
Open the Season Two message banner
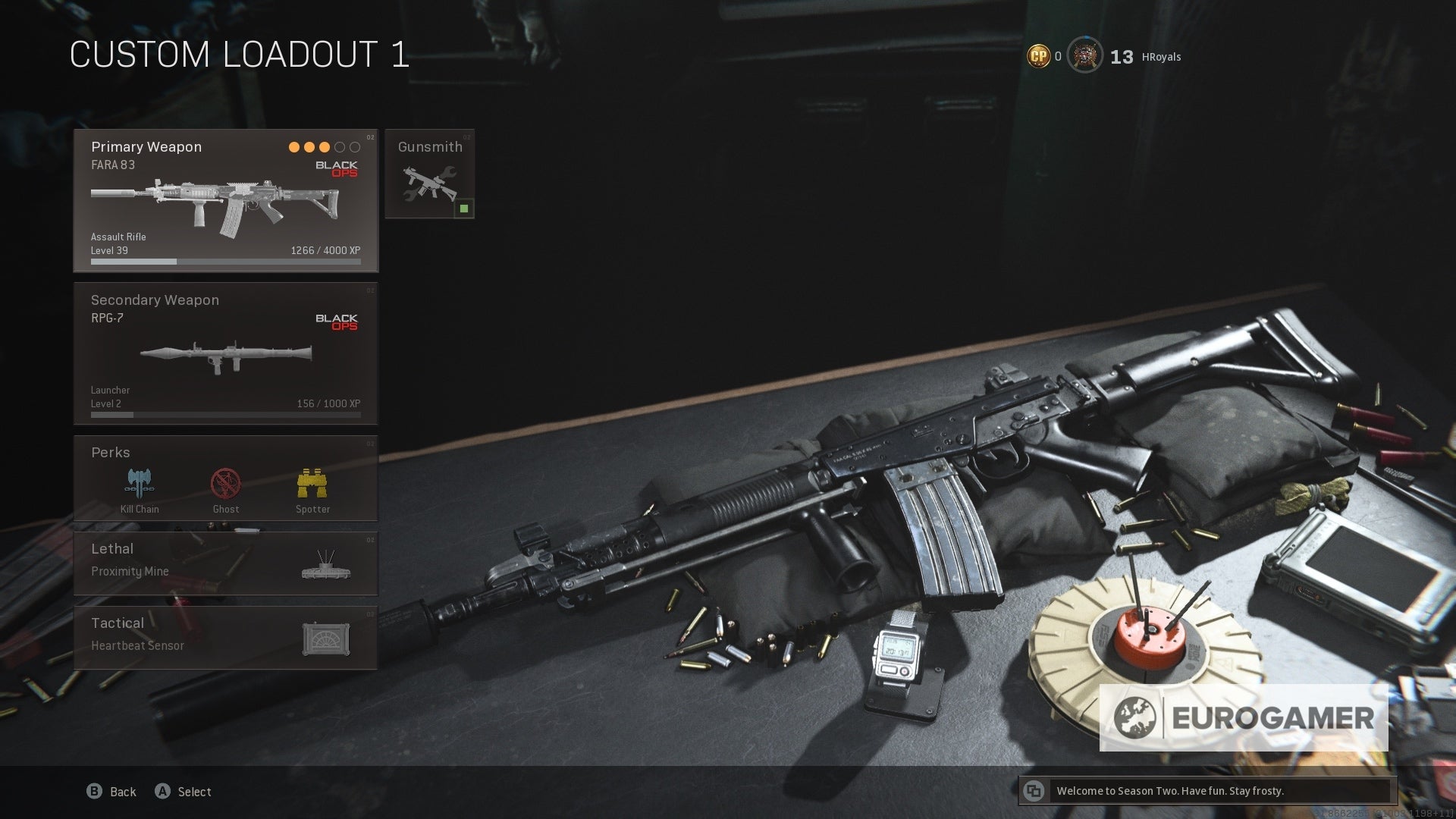(x=1207, y=791)
